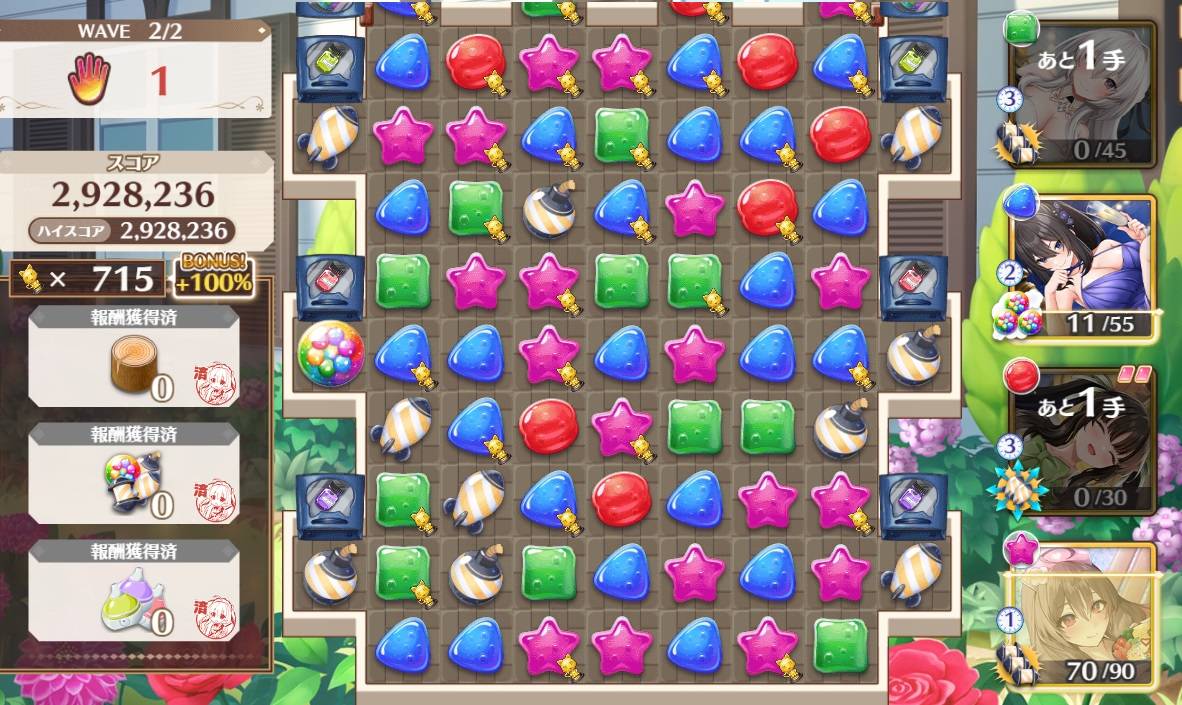Inspect the spaceship item reward panel
The height and width of the screenshot is (705, 1182).
coord(134,591)
